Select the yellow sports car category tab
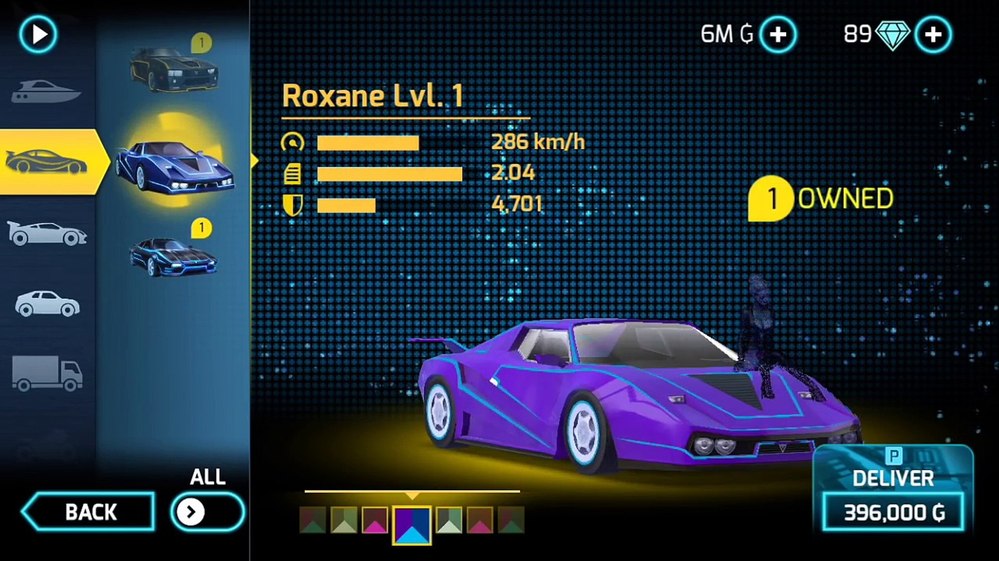999x561 pixels. [x=48, y=161]
